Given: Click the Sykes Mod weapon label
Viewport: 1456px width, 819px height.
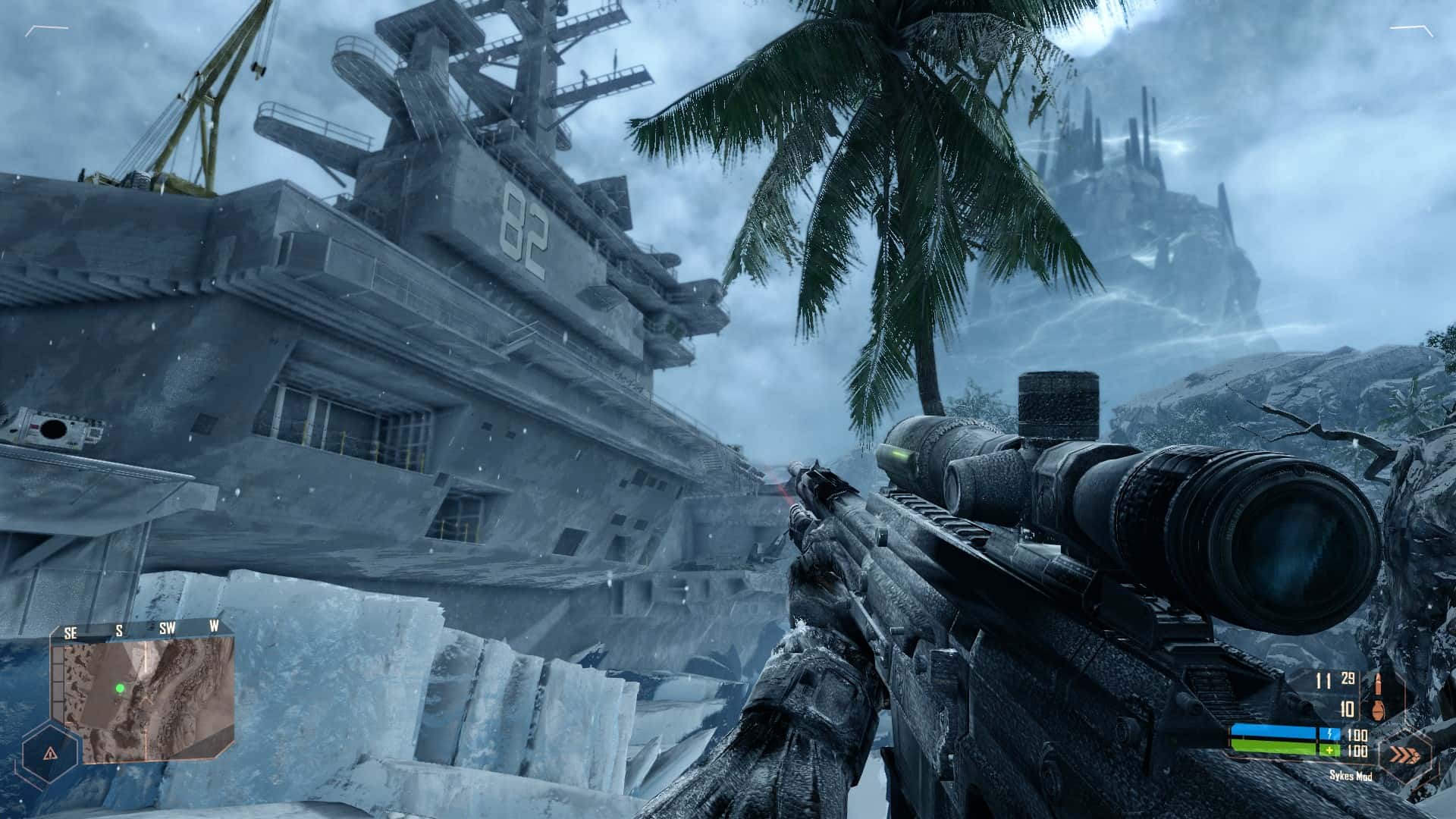Looking at the screenshot, I should pyautogui.click(x=1351, y=776).
